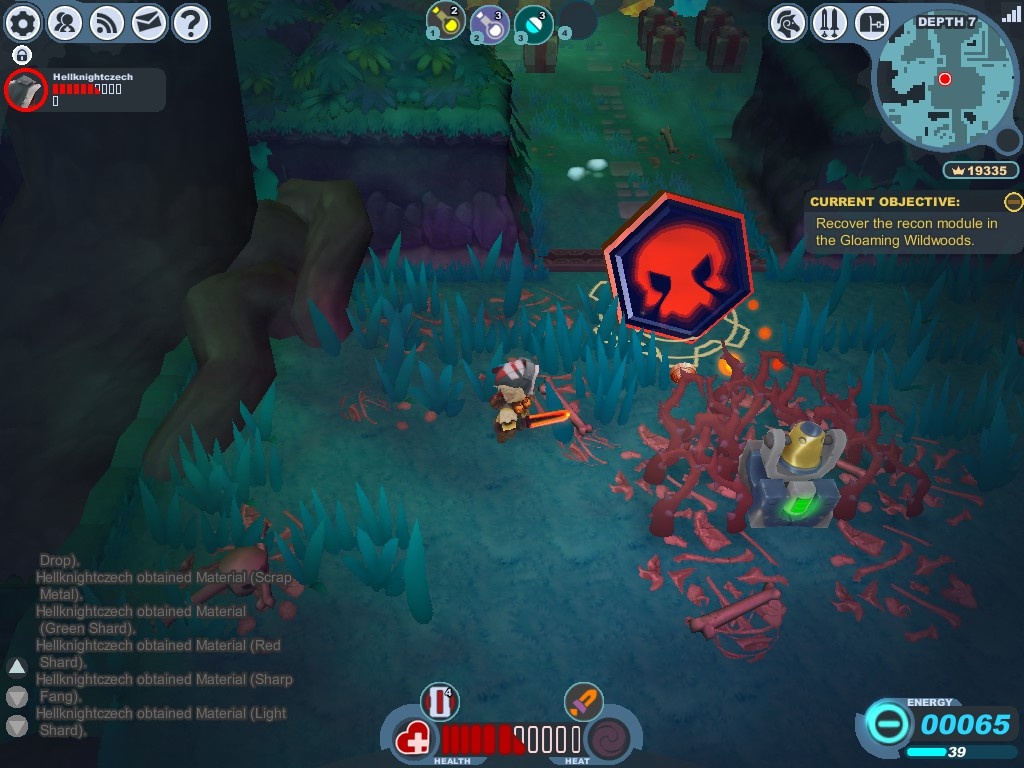Use the purple vial in slot 2
Viewport: 1024px width, 768px height.
pos(489,23)
